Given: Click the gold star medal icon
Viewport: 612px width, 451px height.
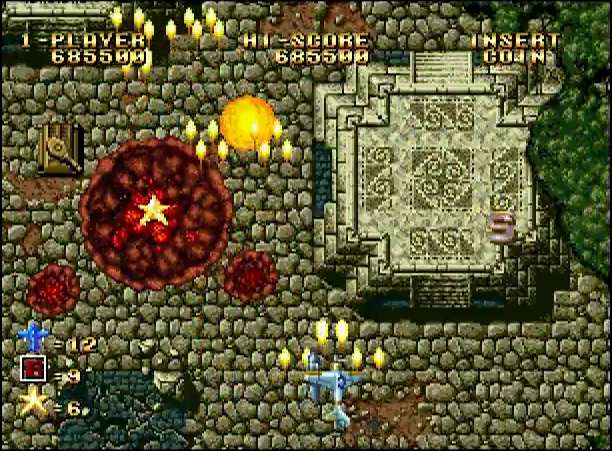Looking at the screenshot, I should (x=36, y=403).
